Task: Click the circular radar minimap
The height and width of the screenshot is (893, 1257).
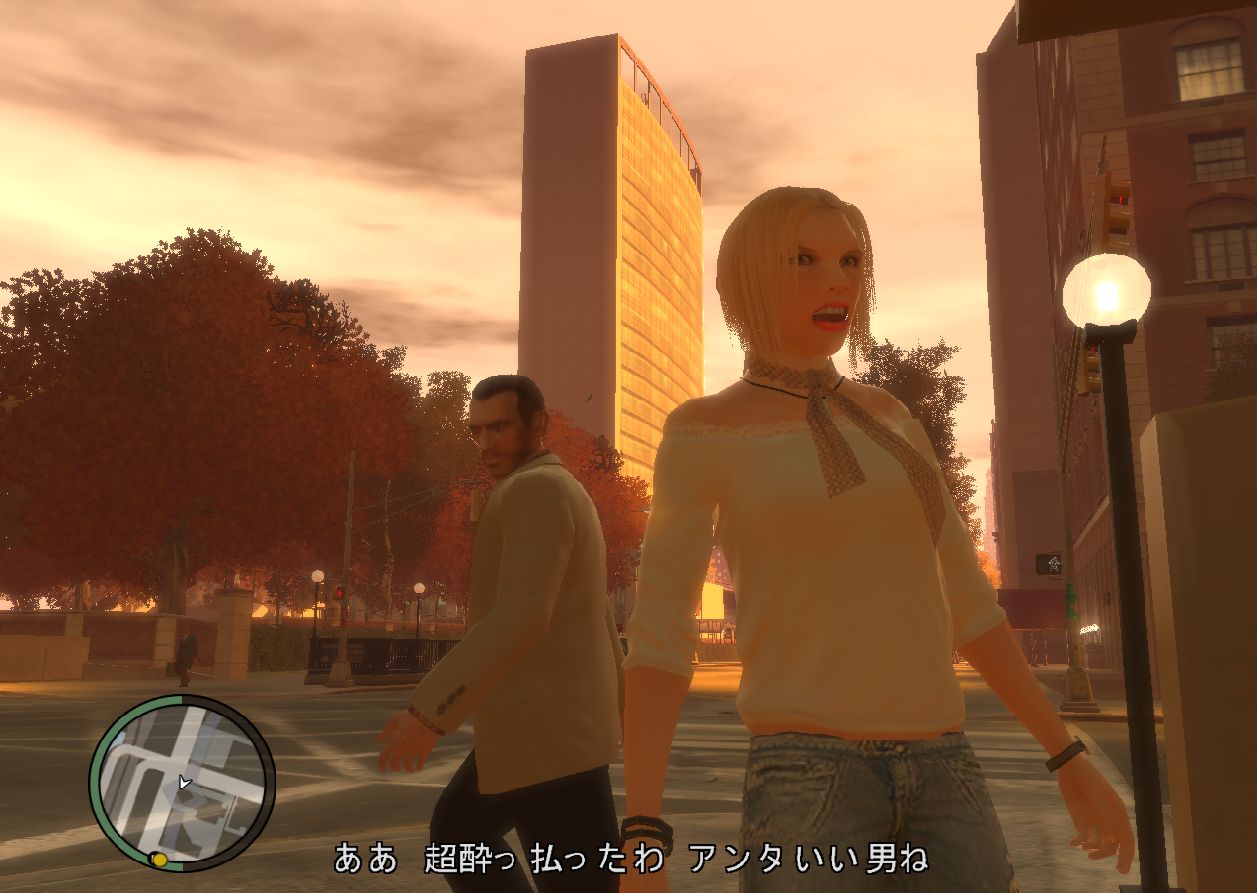Action: 181,782
